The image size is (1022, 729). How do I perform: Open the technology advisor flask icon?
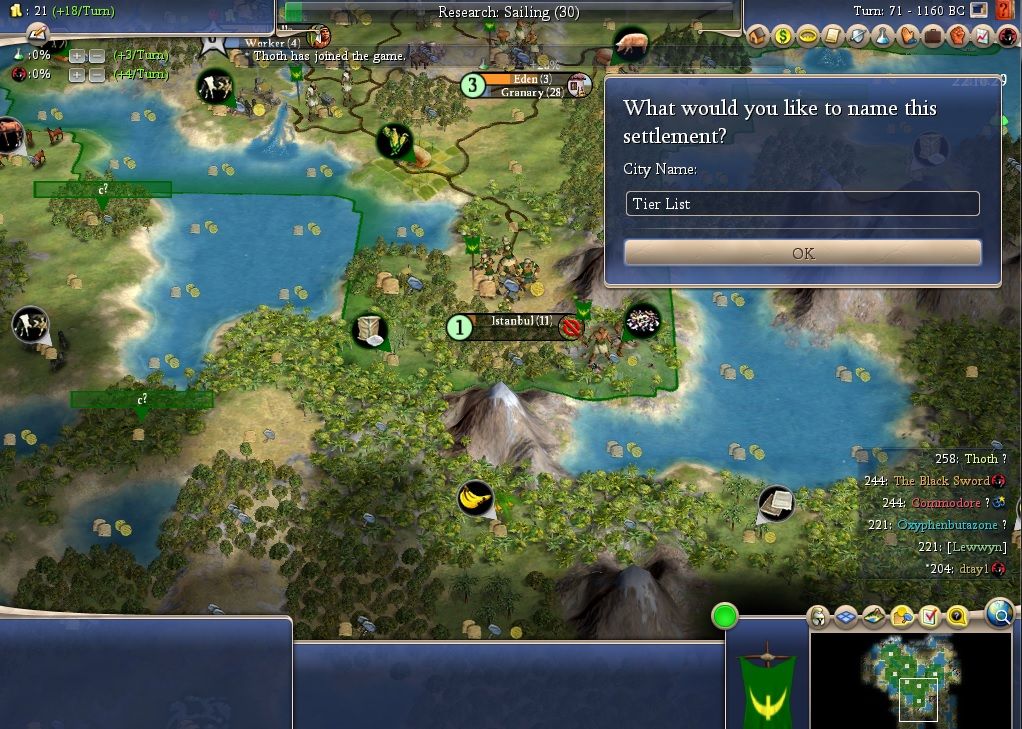(882, 37)
